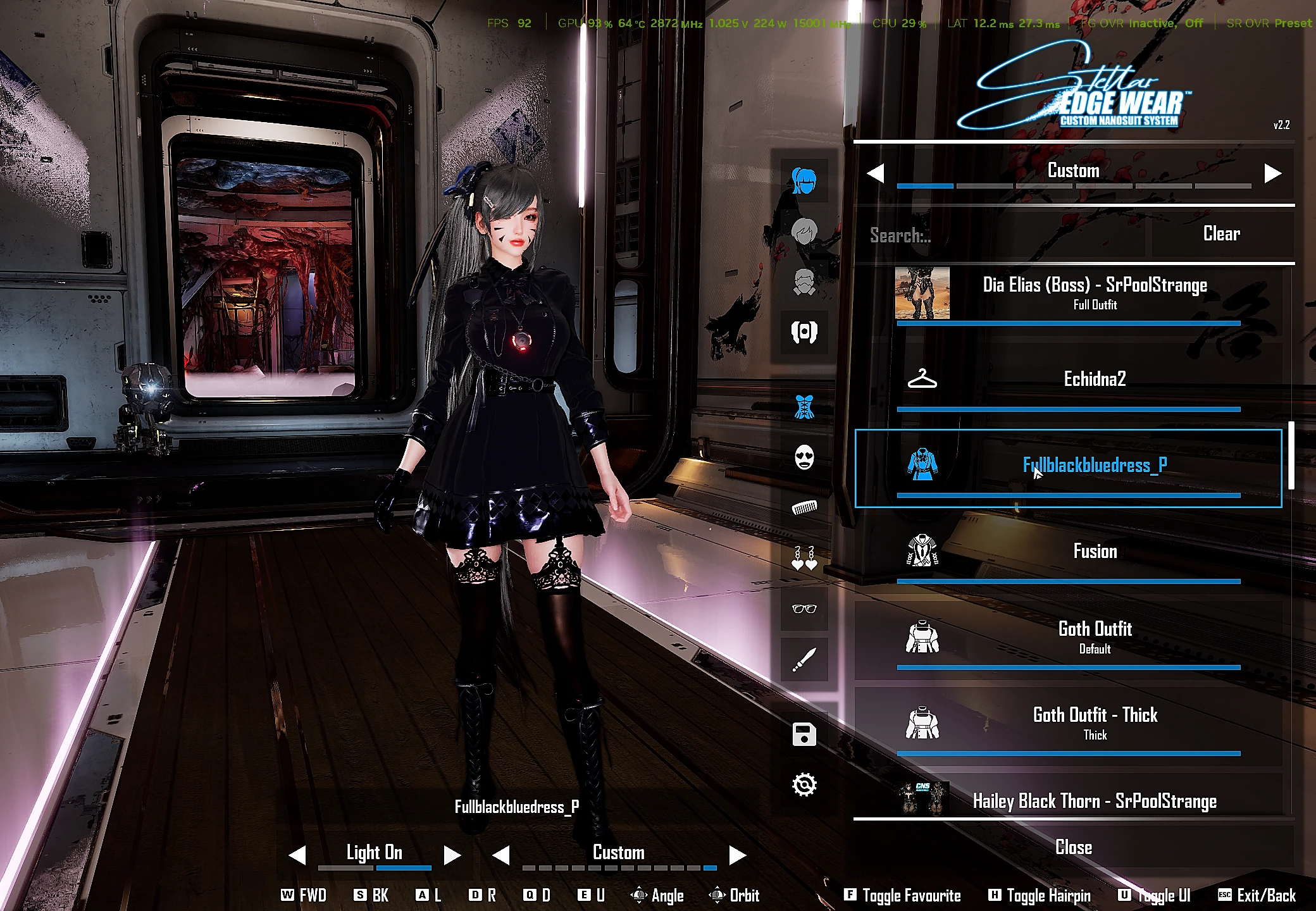Screen dimensions: 1316x911
Task: Select the hairstyle category icon
Action: pos(805,180)
